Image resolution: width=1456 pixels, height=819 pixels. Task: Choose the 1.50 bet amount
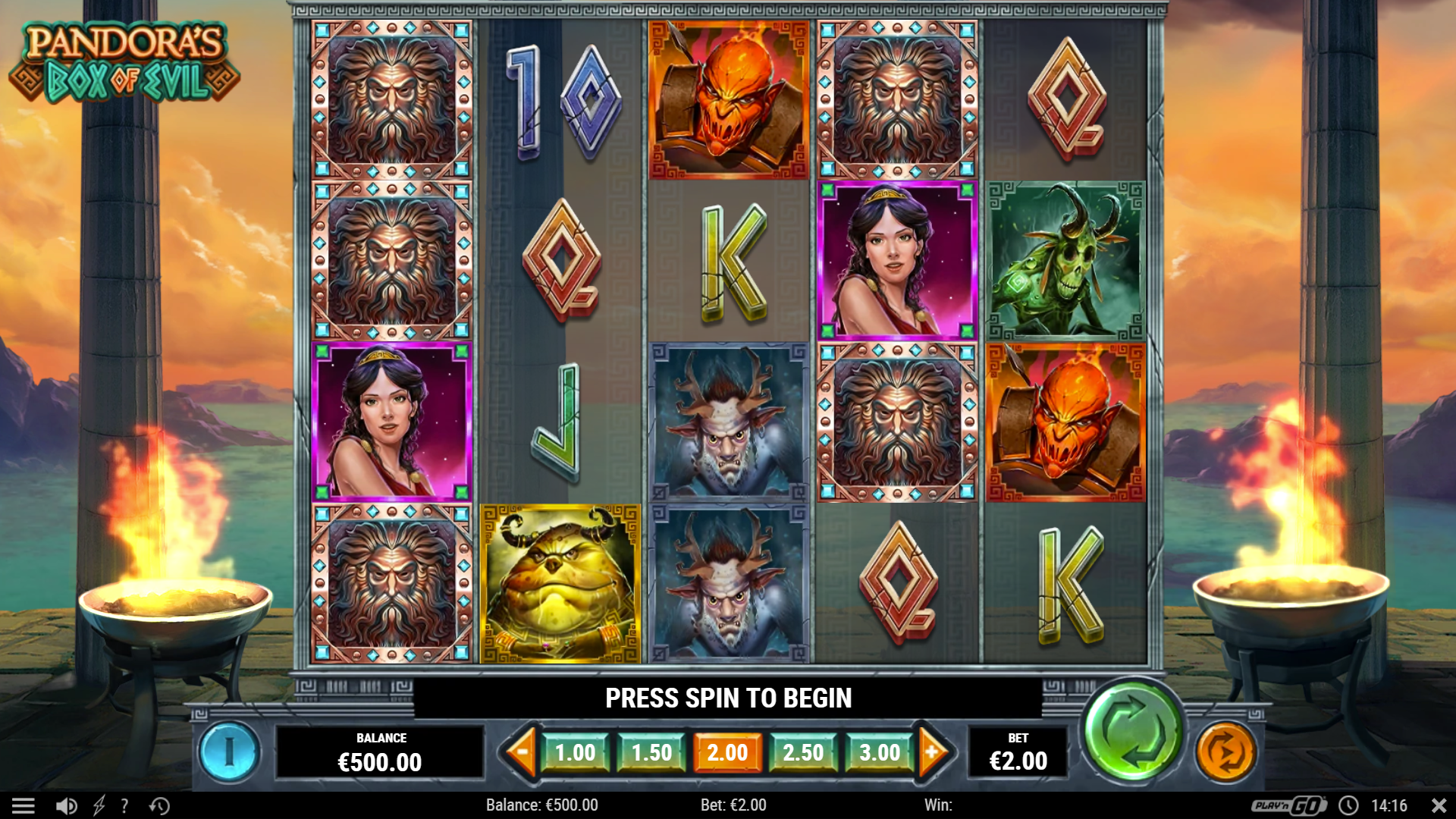(x=651, y=752)
